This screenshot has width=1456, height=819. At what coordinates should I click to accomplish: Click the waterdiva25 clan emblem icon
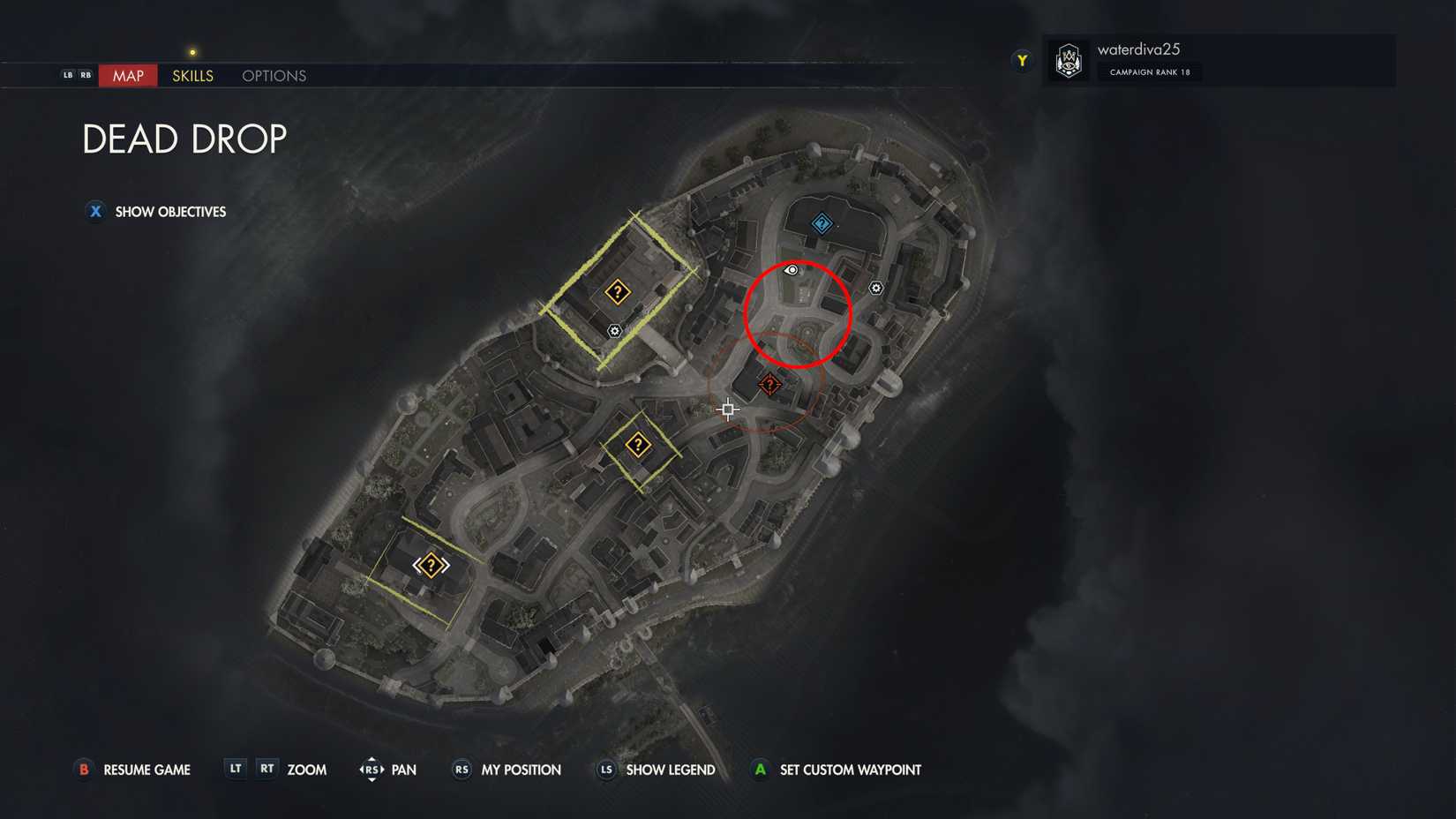(1069, 60)
